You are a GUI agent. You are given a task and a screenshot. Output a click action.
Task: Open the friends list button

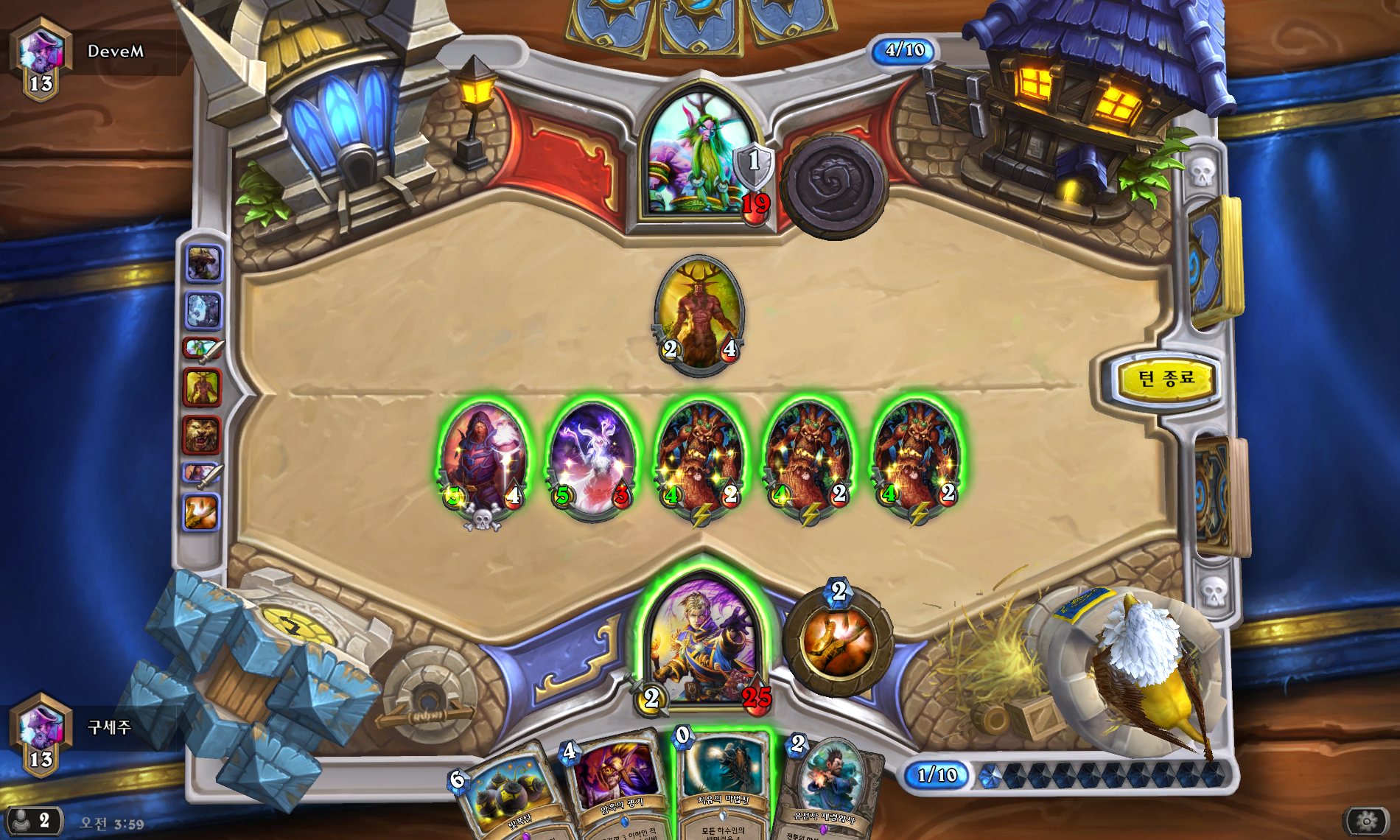[33, 820]
